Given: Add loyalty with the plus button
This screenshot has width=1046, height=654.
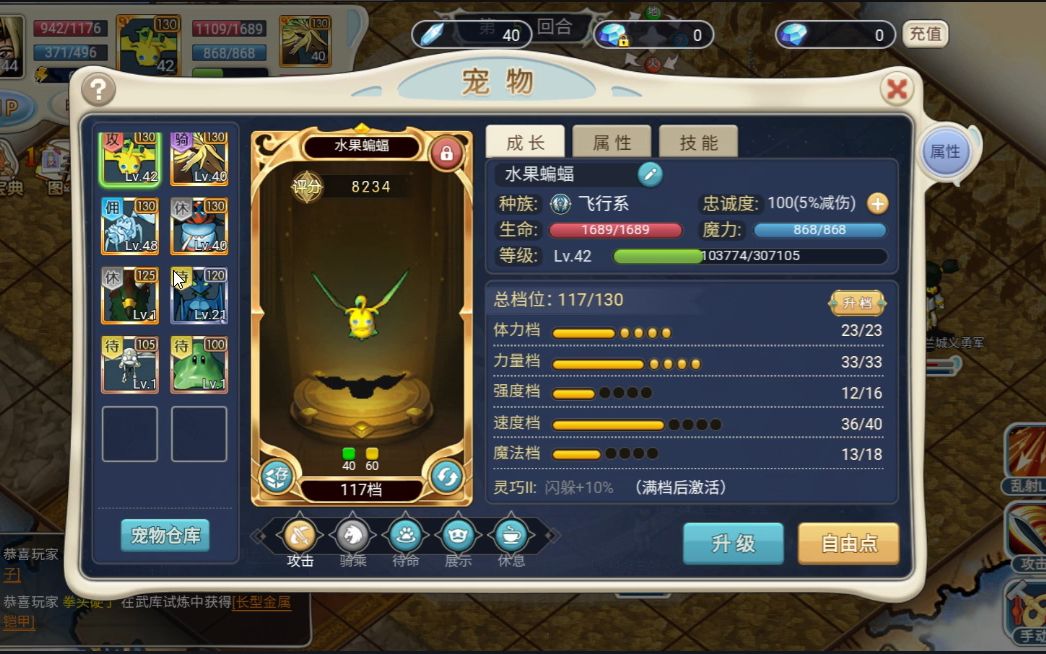Looking at the screenshot, I should click(877, 203).
